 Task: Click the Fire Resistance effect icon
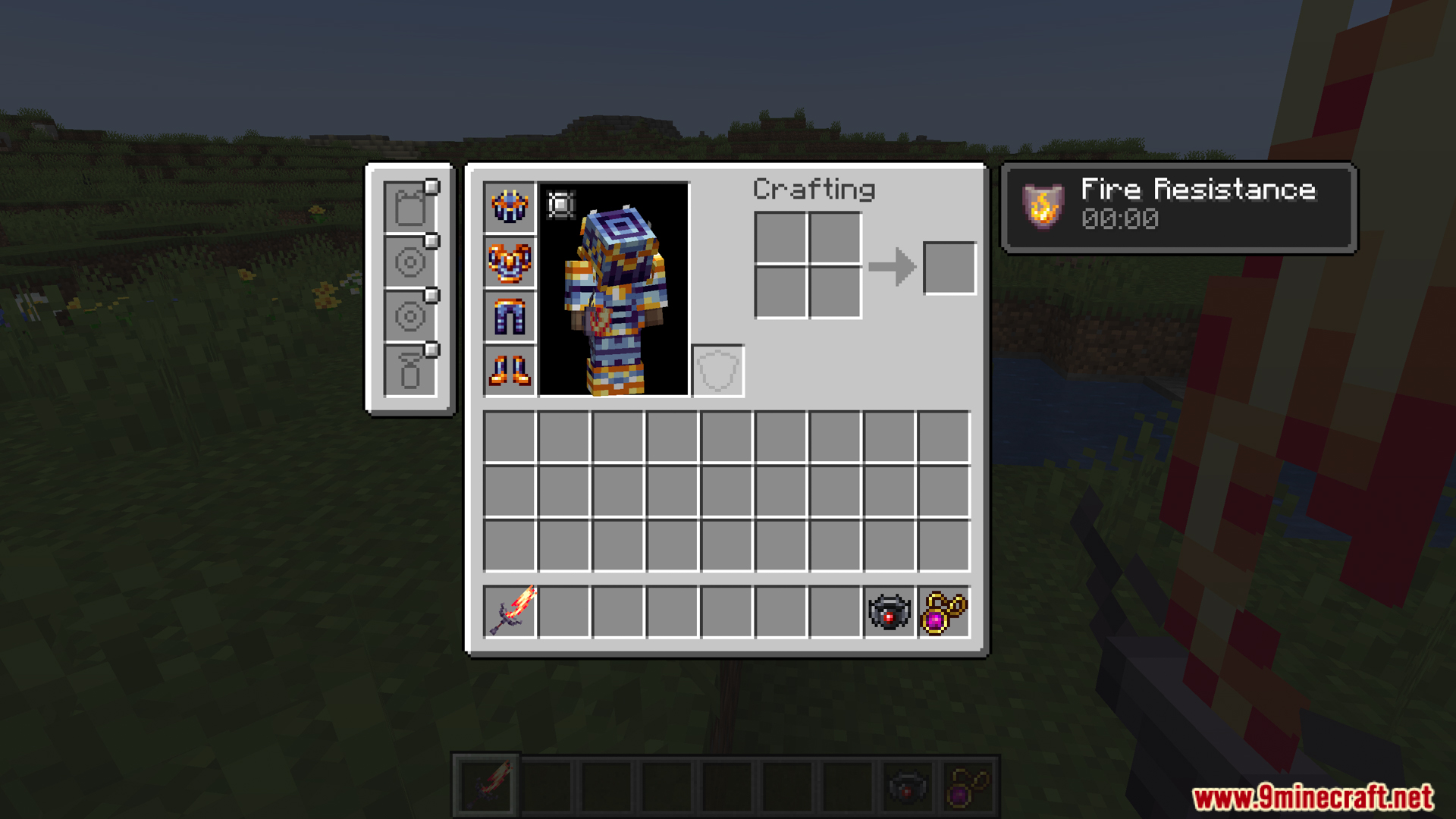[x=1043, y=205]
